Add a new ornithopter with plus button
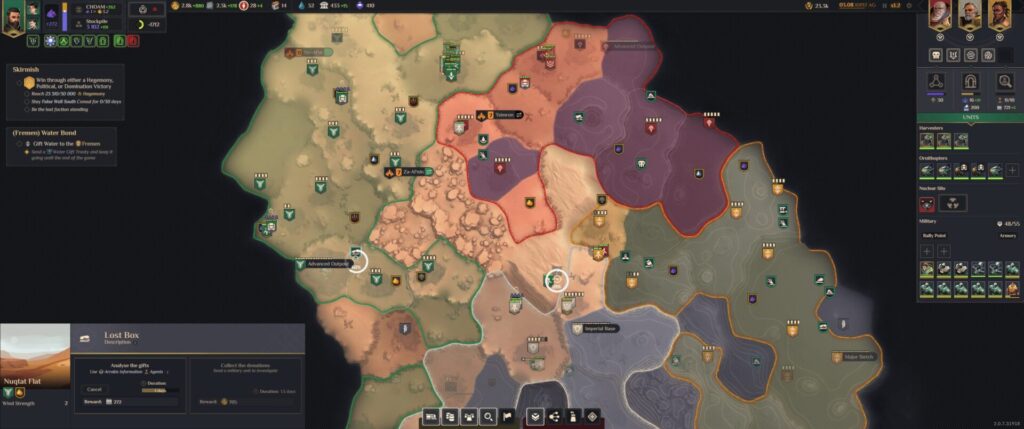 tap(1012, 171)
